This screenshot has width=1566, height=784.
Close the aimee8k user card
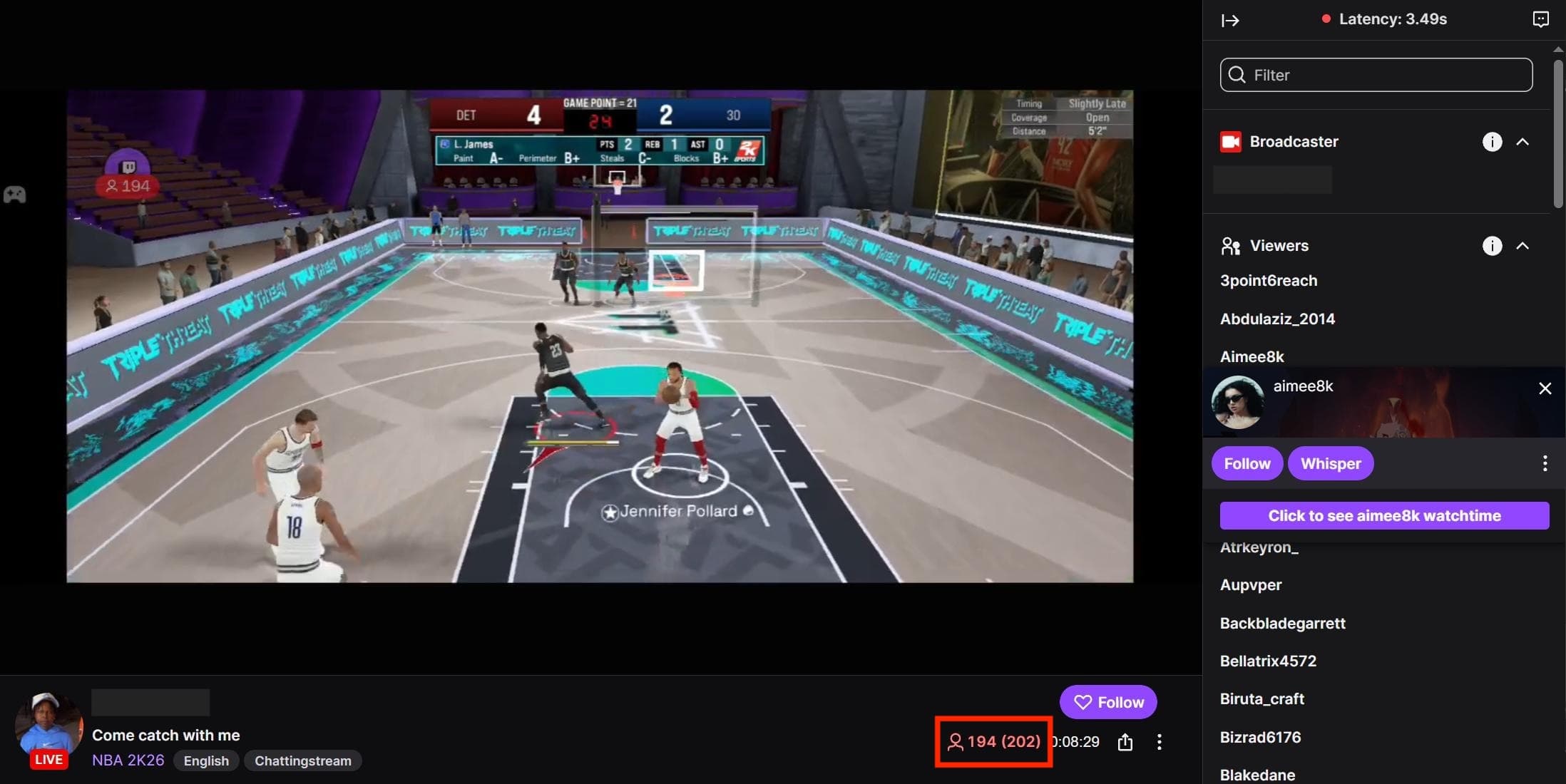1545,388
